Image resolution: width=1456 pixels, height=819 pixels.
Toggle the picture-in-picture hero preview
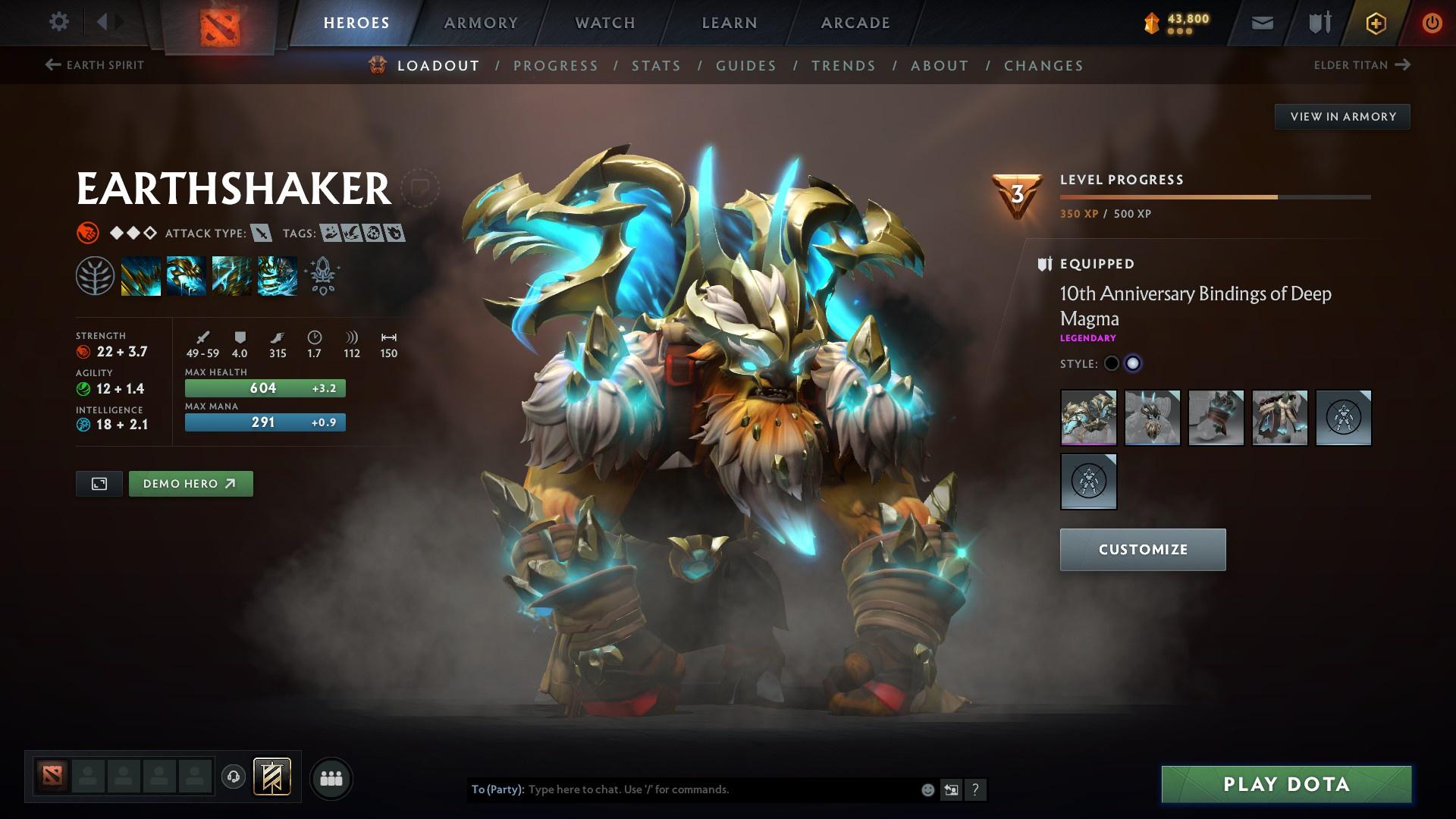point(99,483)
